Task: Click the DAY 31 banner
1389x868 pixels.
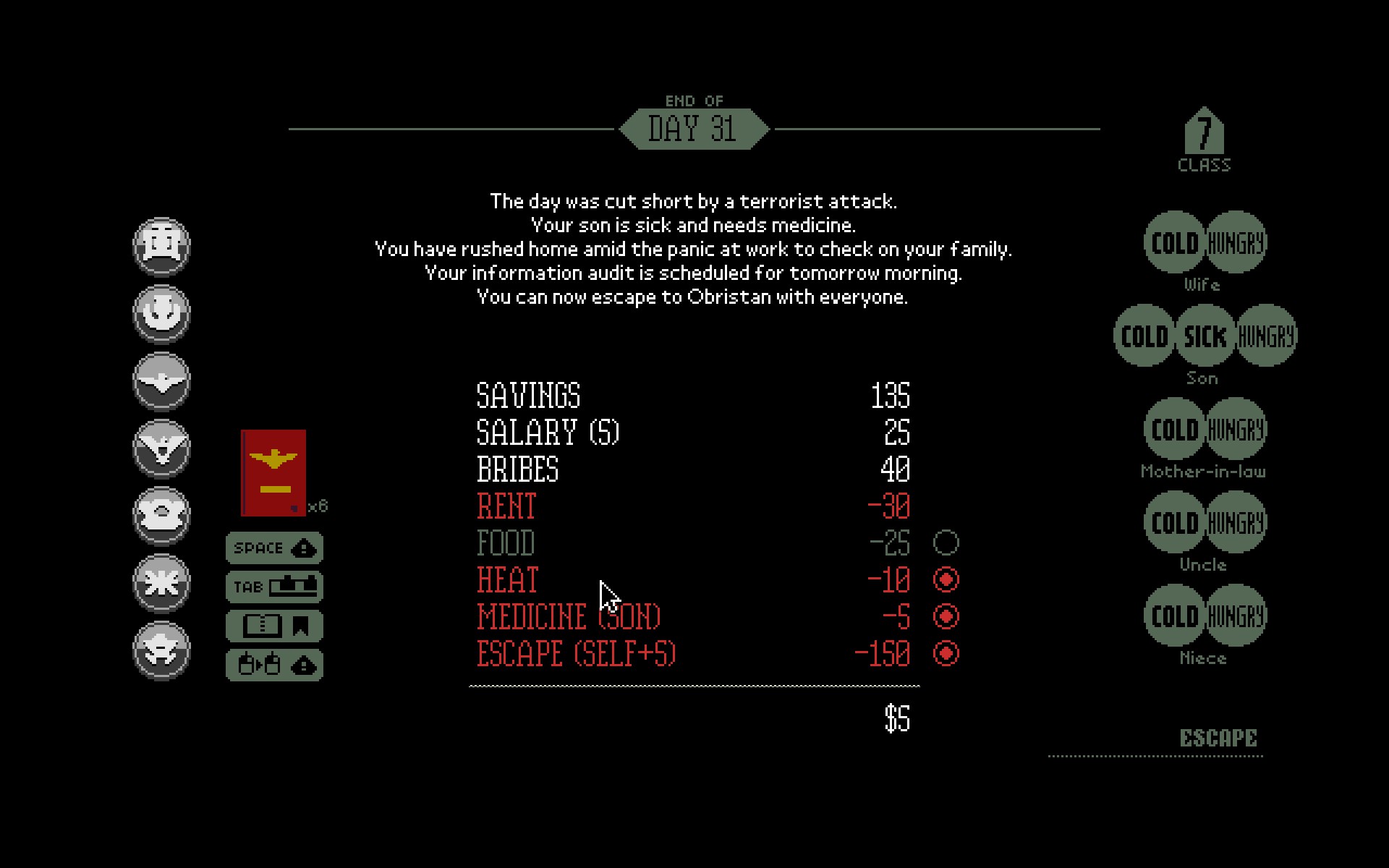Action: [x=694, y=129]
